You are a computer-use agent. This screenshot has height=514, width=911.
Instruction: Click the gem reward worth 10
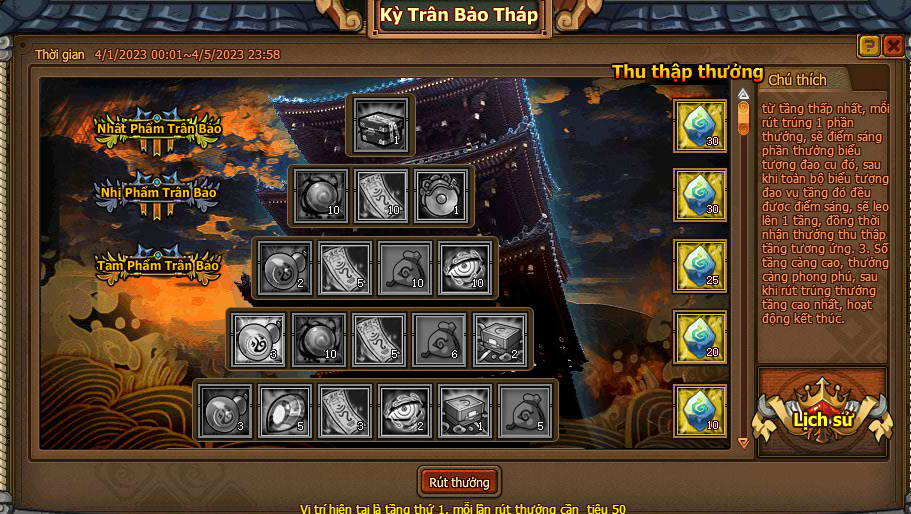tap(700, 410)
